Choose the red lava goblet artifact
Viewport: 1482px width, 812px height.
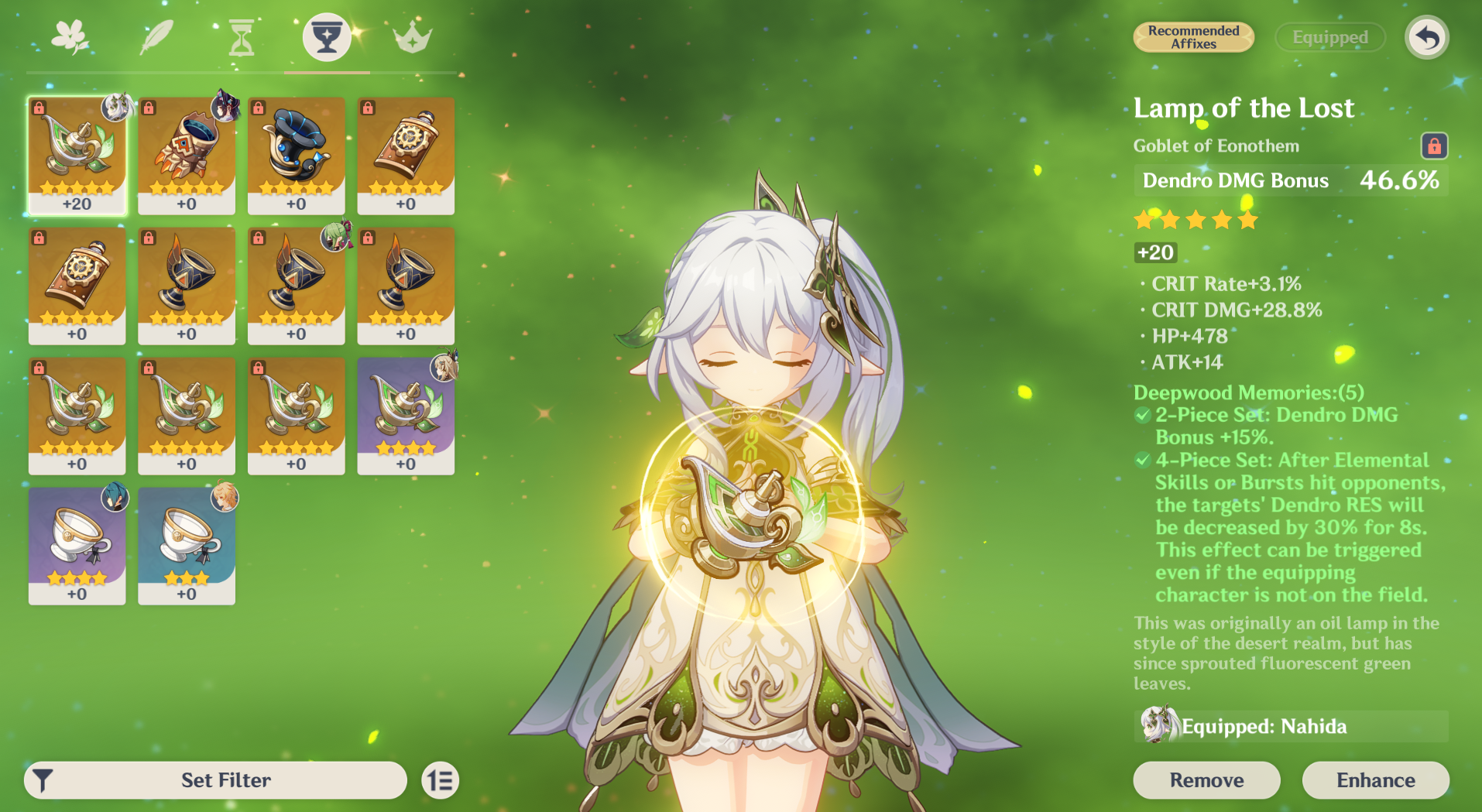(187, 155)
